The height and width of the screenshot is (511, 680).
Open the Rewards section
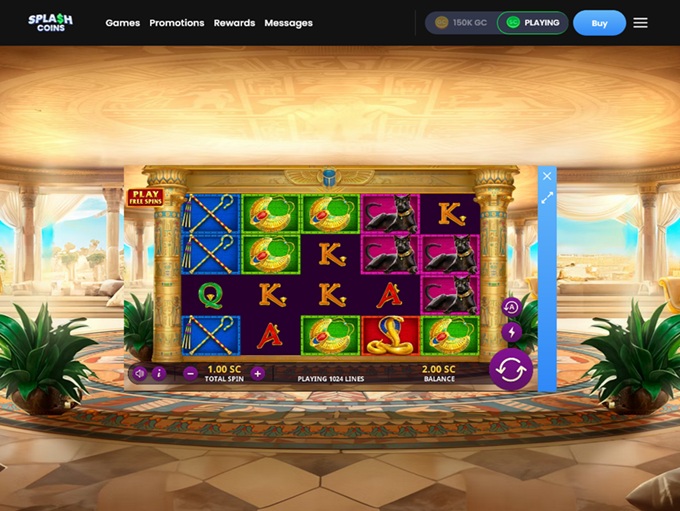(234, 23)
